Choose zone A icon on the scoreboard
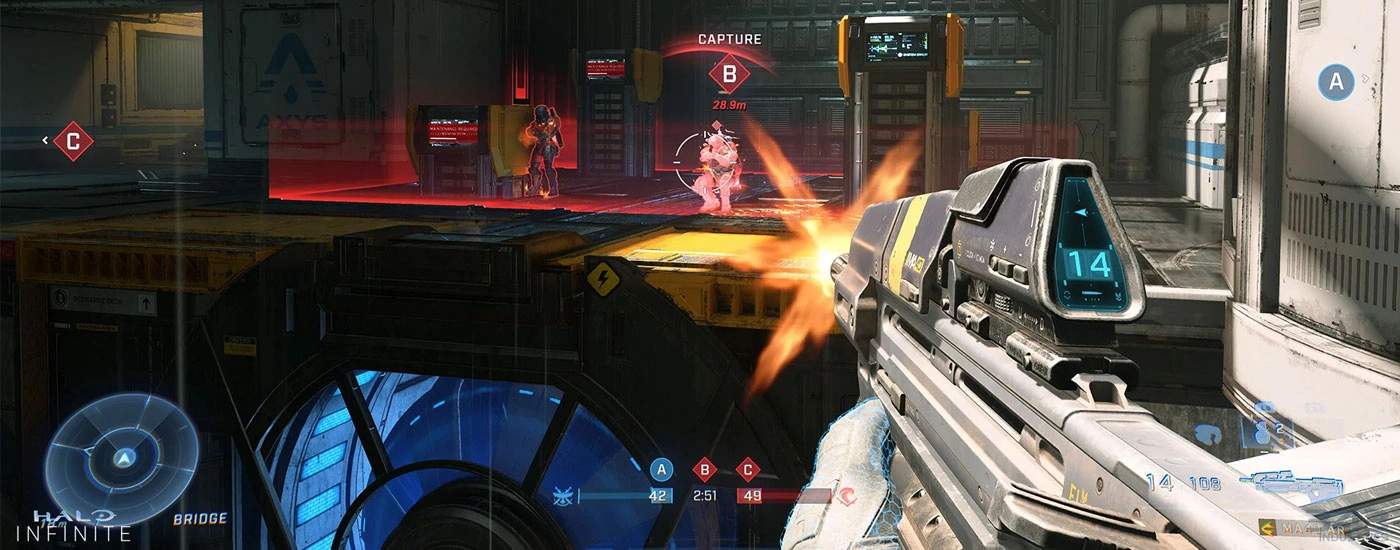The height and width of the screenshot is (550, 1400). pyautogui.click(x=661, y=469)
